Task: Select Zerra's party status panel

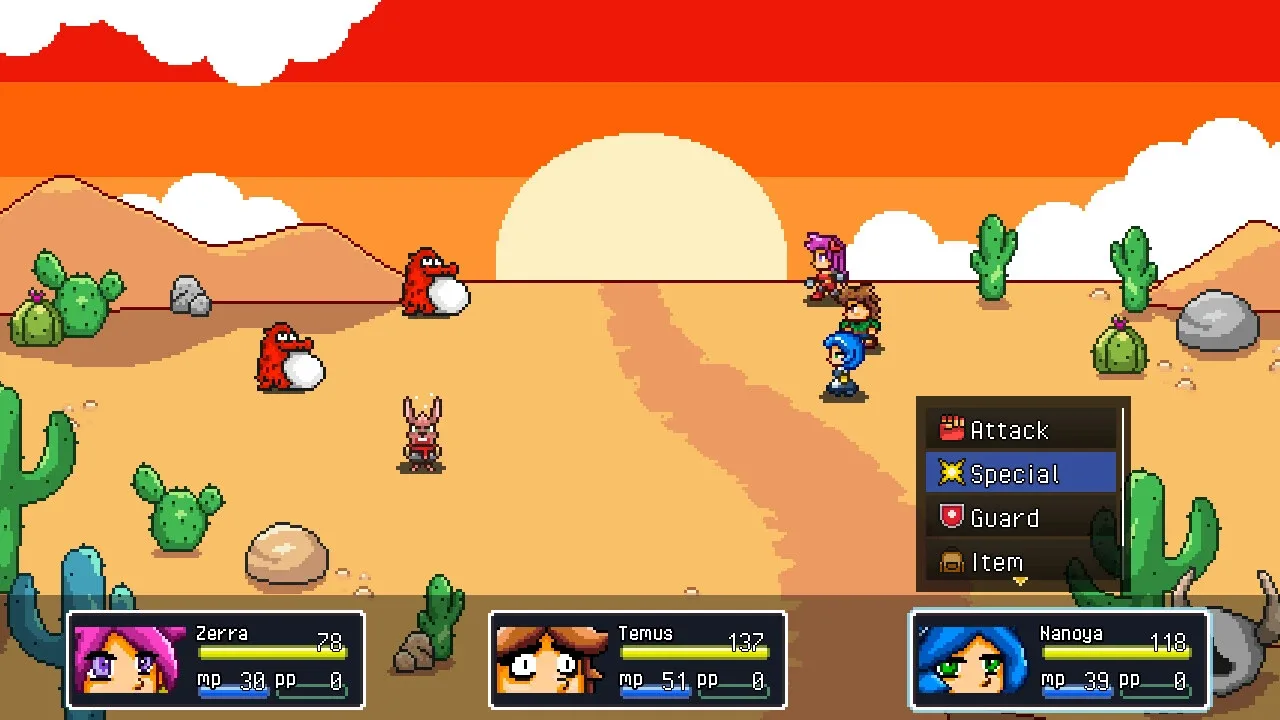Action: click(x=216, y=660)
